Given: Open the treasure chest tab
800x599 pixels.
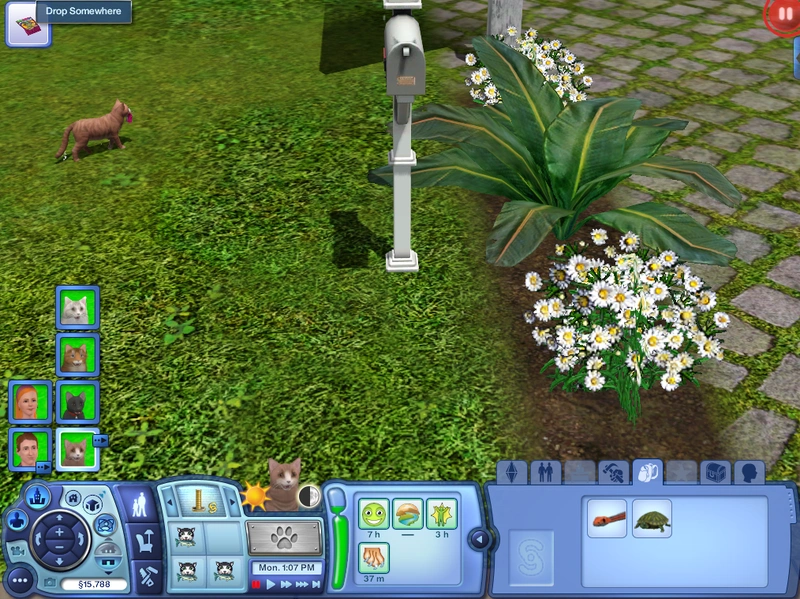Looking at the screenshot, I should (714, 471).
